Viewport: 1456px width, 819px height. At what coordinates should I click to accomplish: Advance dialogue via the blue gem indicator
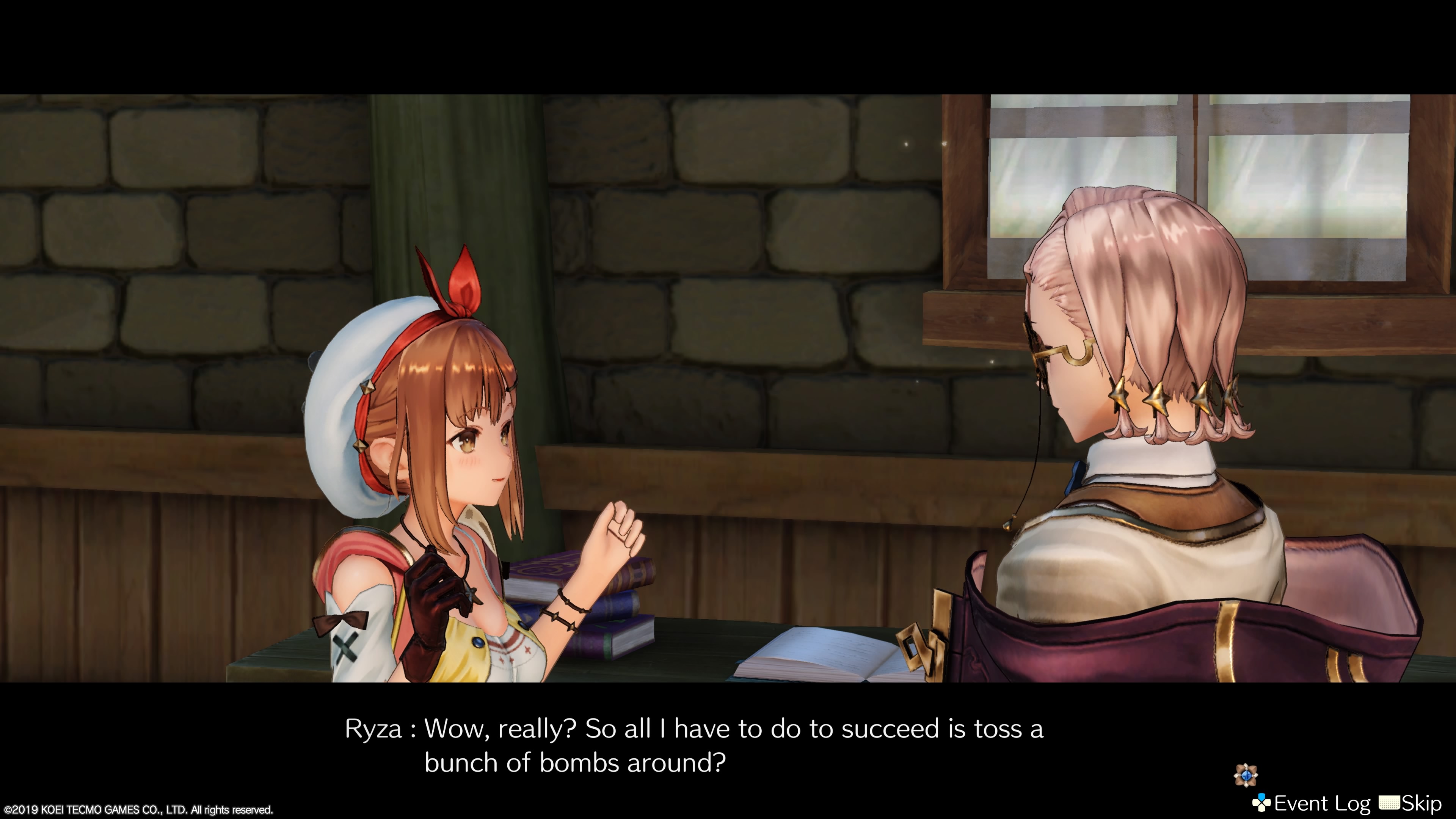[1245, 775]
